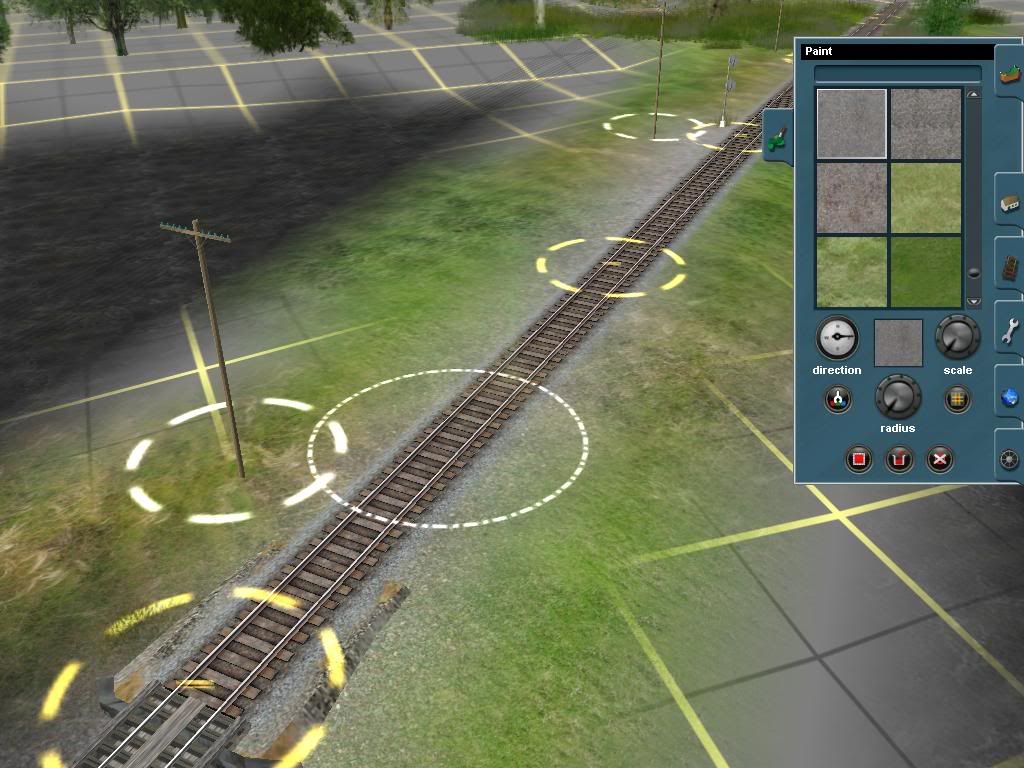Click the paintbrush Paint tab

pyautogui.click(x=778, y=139)
